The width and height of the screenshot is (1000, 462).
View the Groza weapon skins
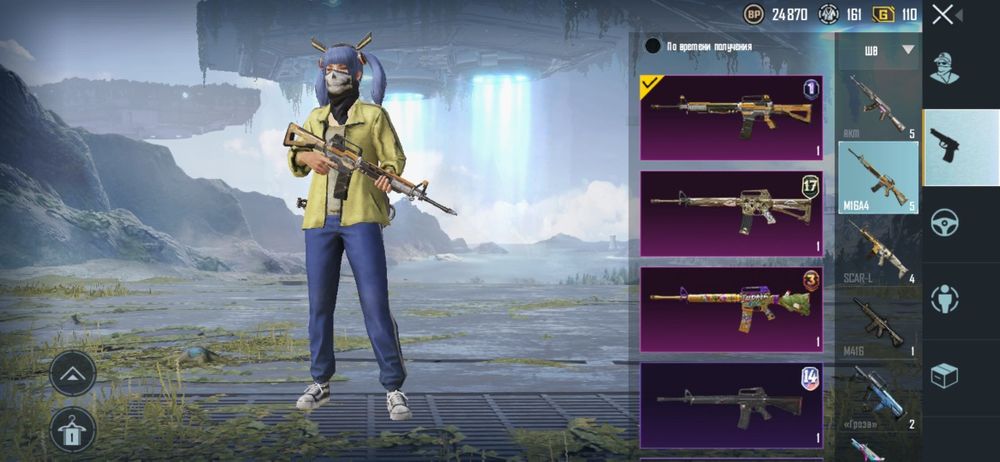(877, 397)
